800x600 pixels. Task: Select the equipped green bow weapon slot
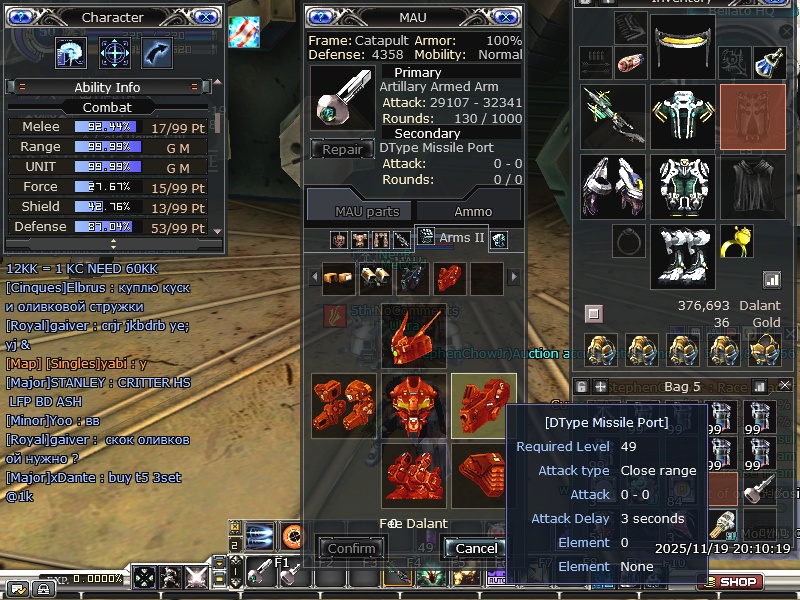pyautogui.click(x=612, y=115)
